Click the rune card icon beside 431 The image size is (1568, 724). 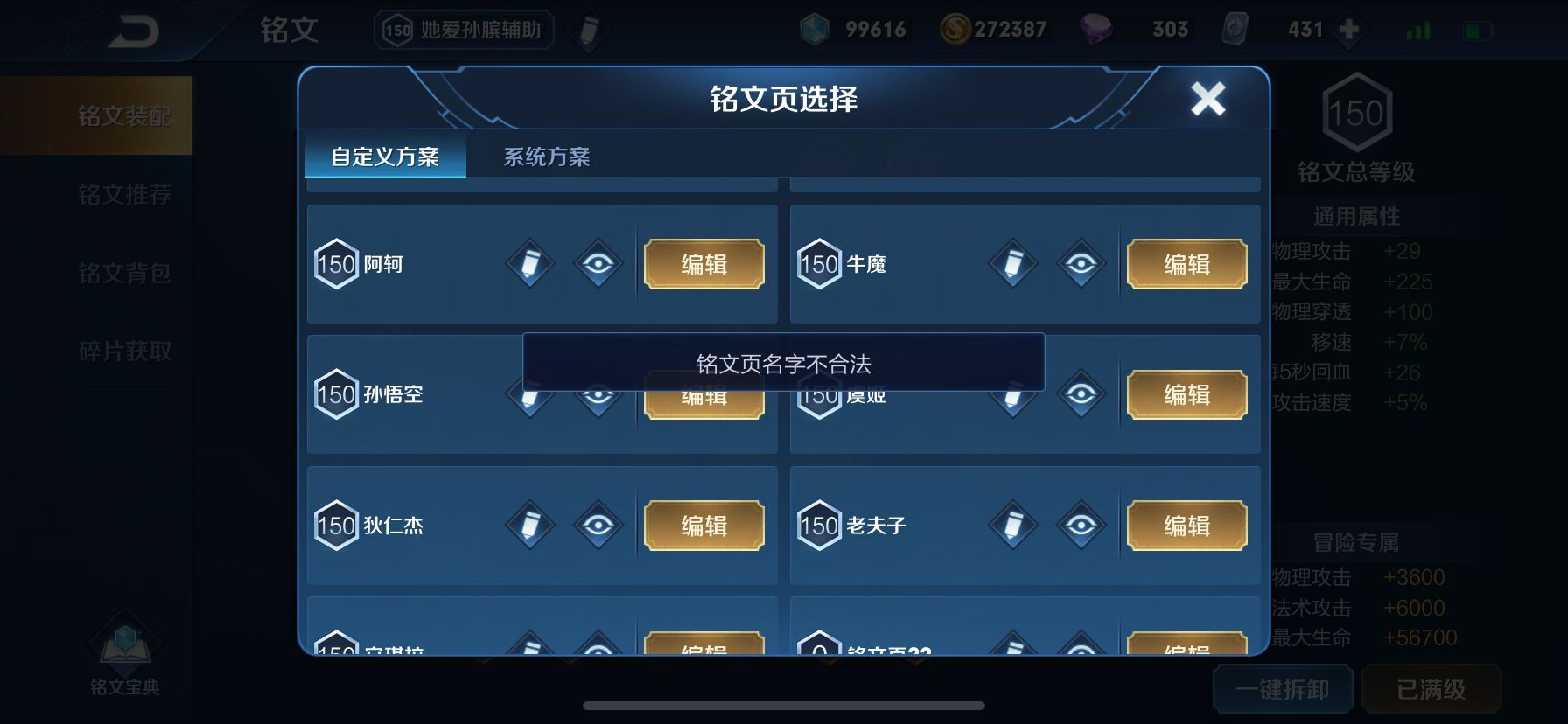pos(1233,29)
